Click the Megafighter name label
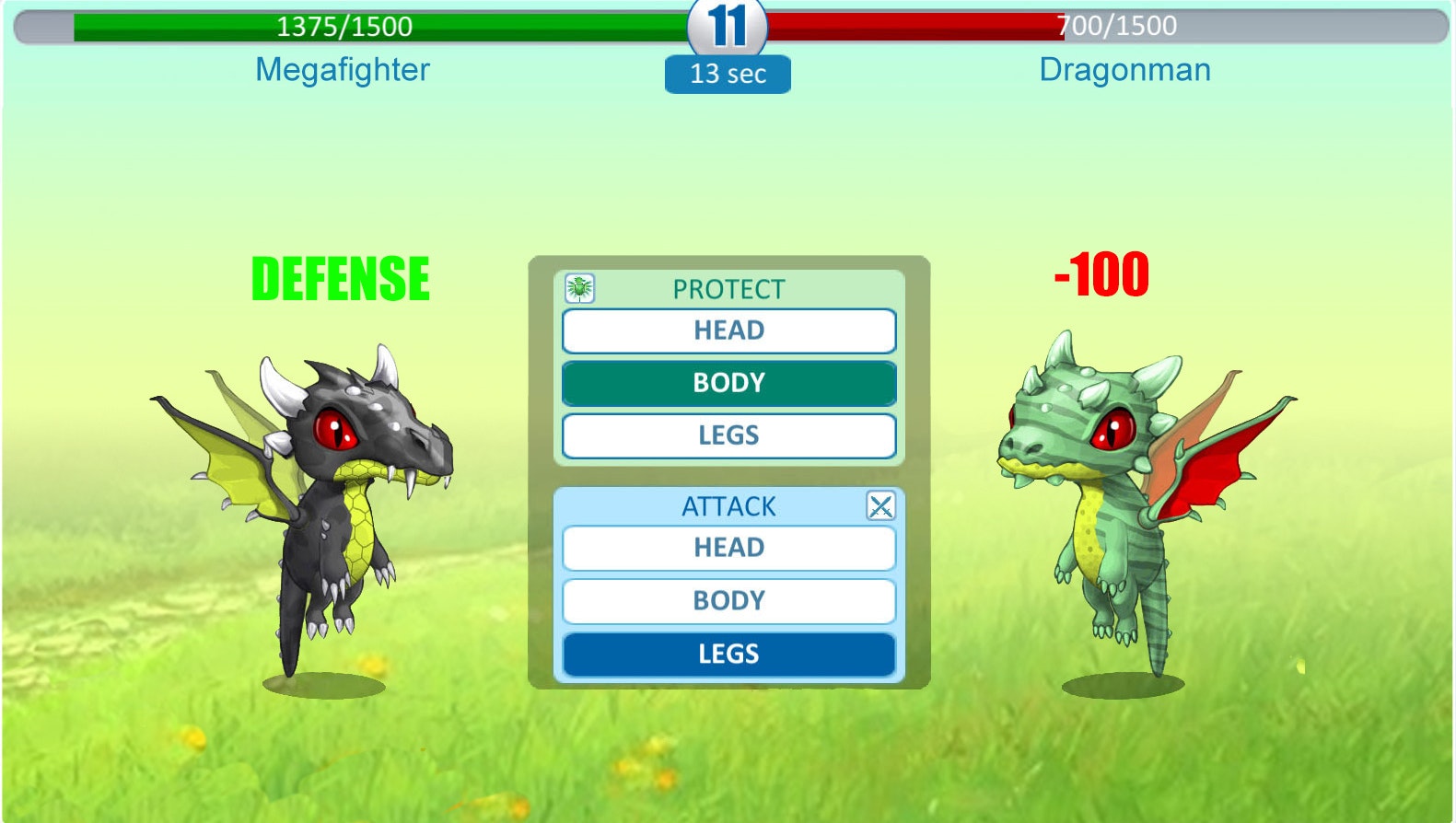 [342, 70]
